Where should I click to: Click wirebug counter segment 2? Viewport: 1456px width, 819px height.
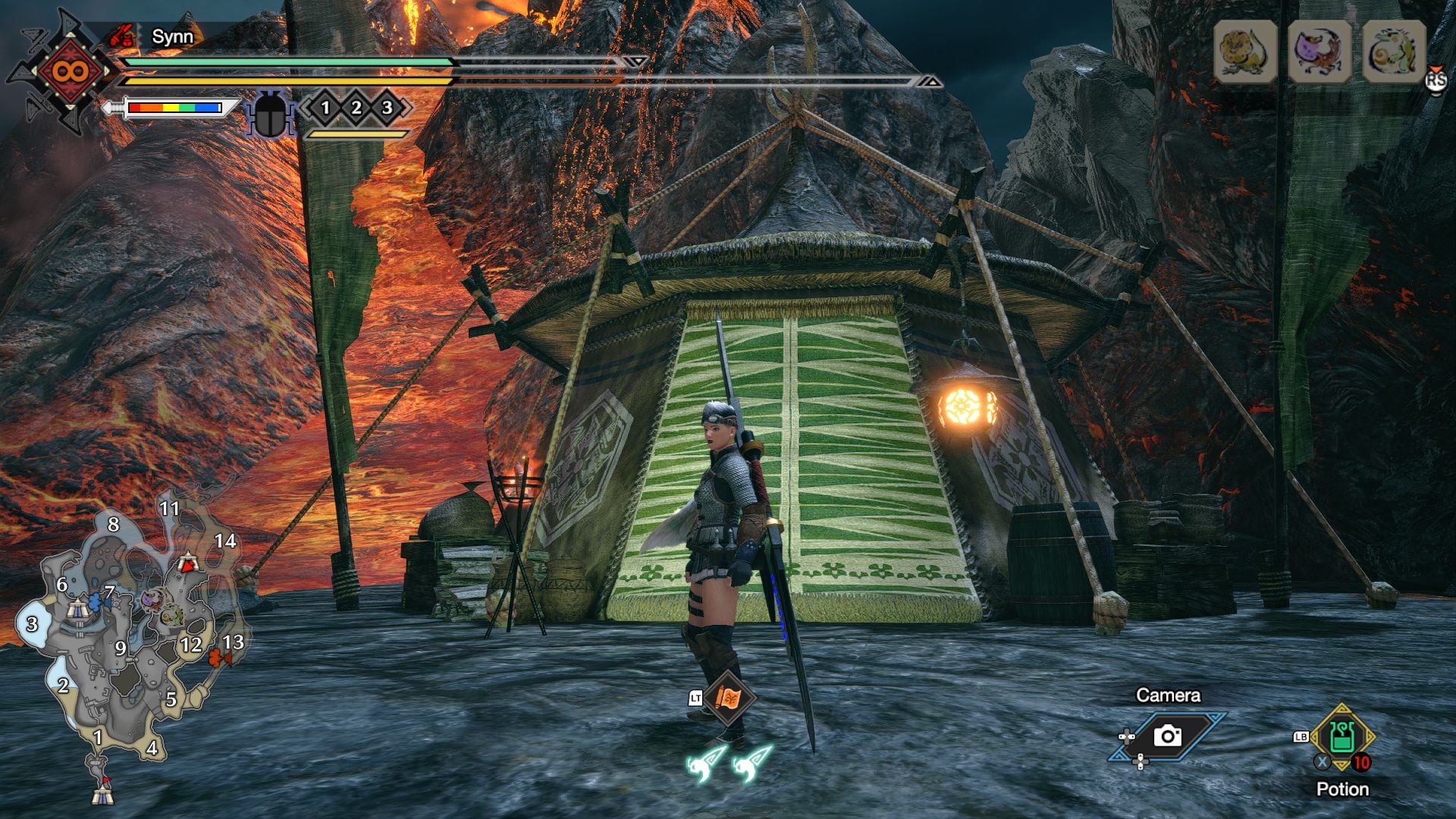point(356,108)
